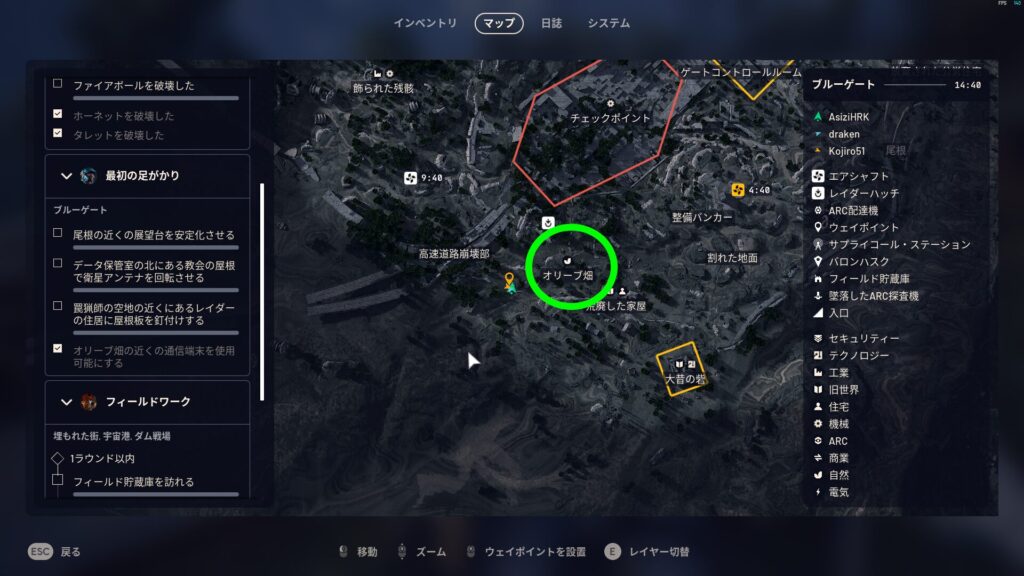
Task: Toggle the エアシャフト legend entry
Action: click(x=859, y=176)
